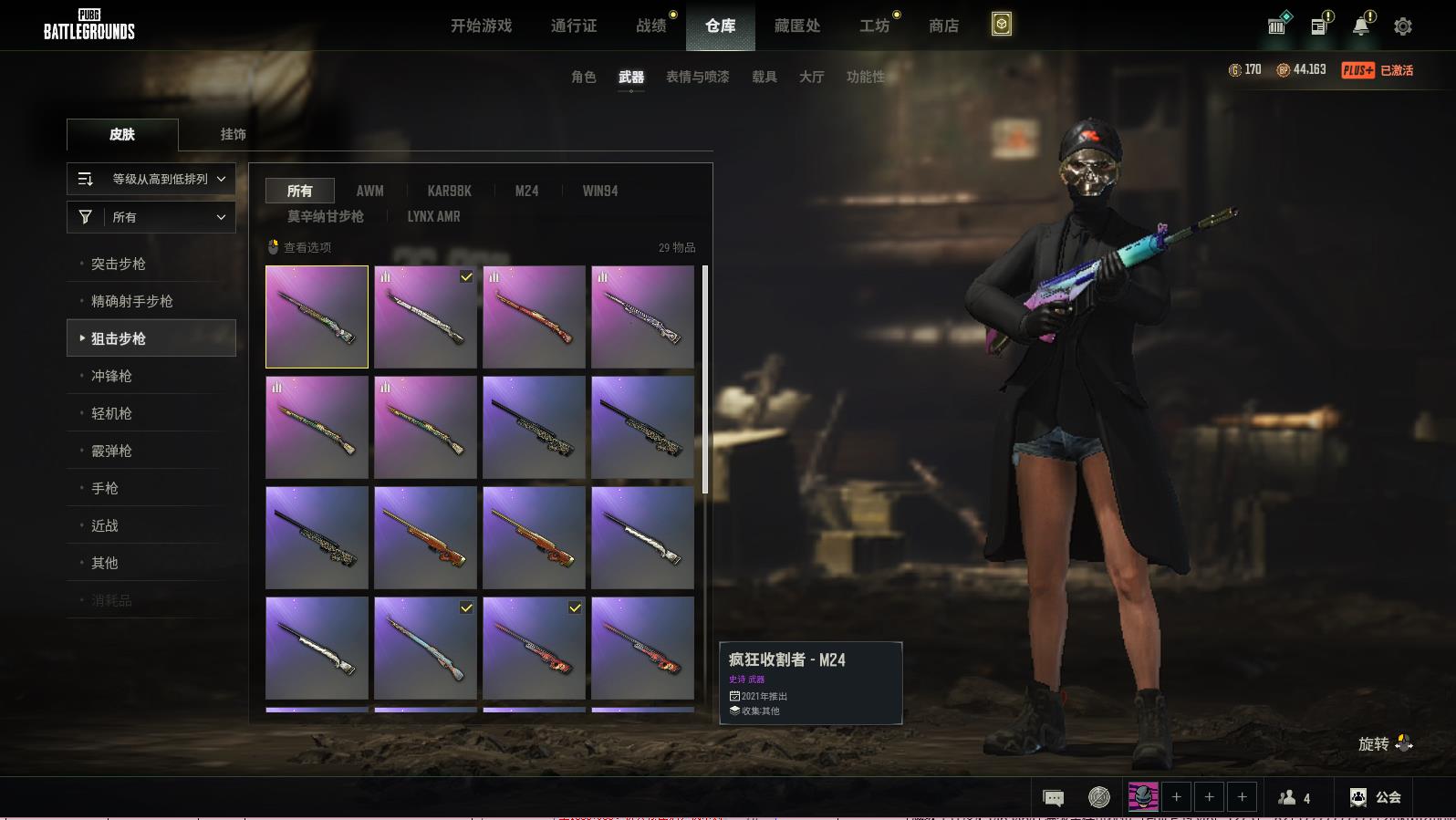Image resolution: width=1456 pixels, height=820 pixels.
Task: Choose the 冲锋枪 weapon category
Action: 111,376
